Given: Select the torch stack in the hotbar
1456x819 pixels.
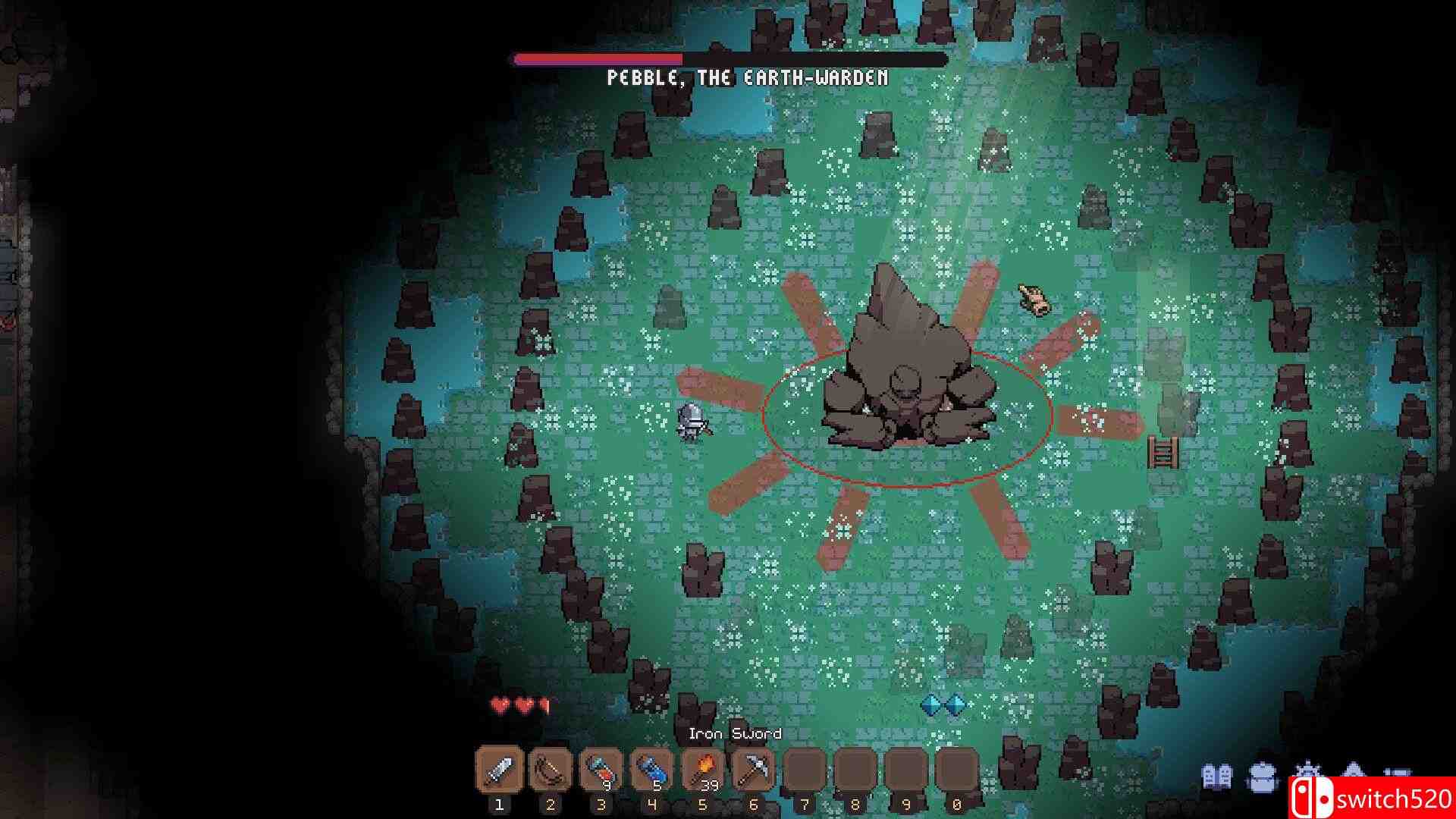Looking at the screenshot, I should [x=702, y=771].
